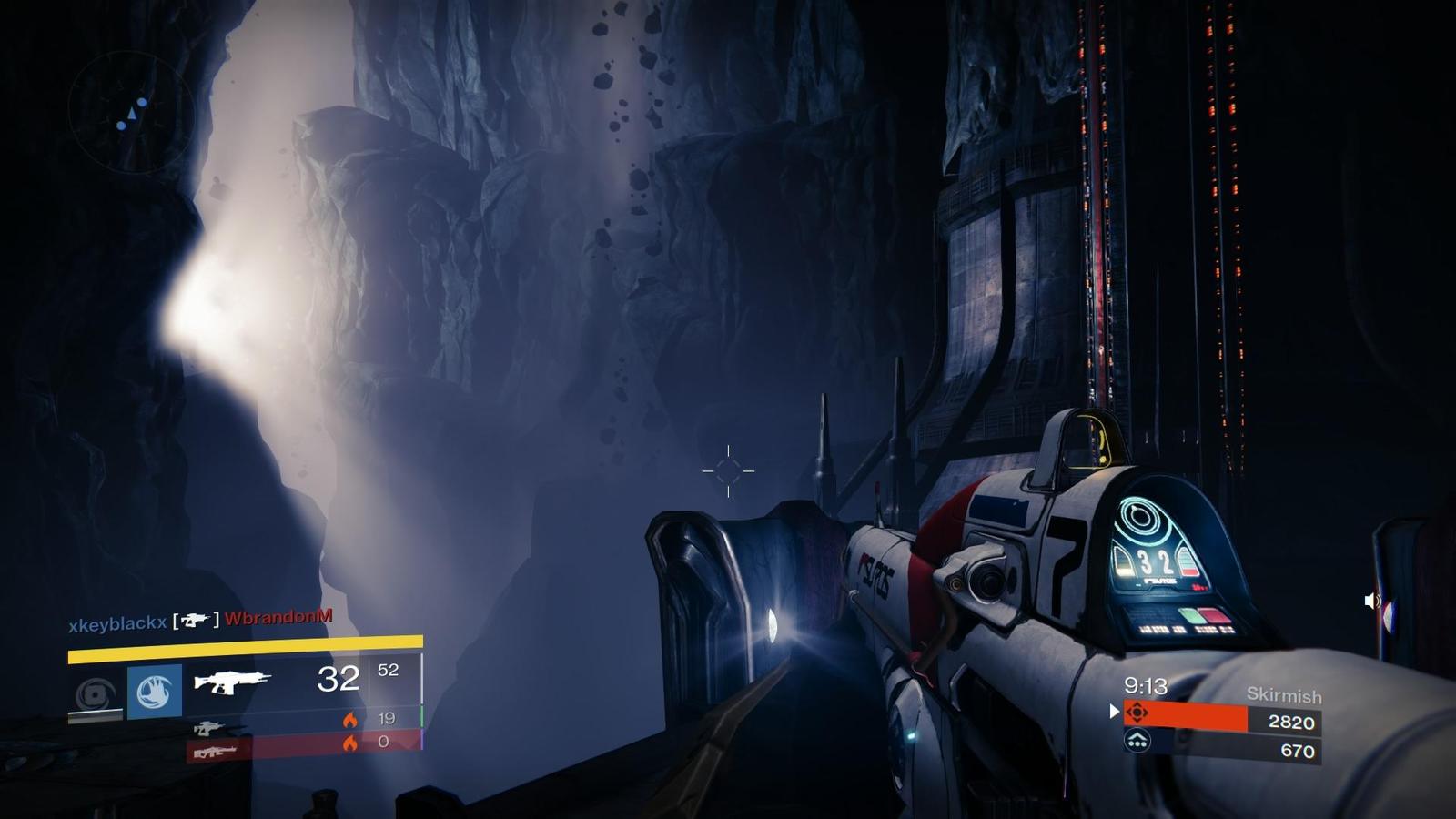Select the xkeyblackx kill feed entry
This screenshot has height=819, width=1456.
[117, 623]
